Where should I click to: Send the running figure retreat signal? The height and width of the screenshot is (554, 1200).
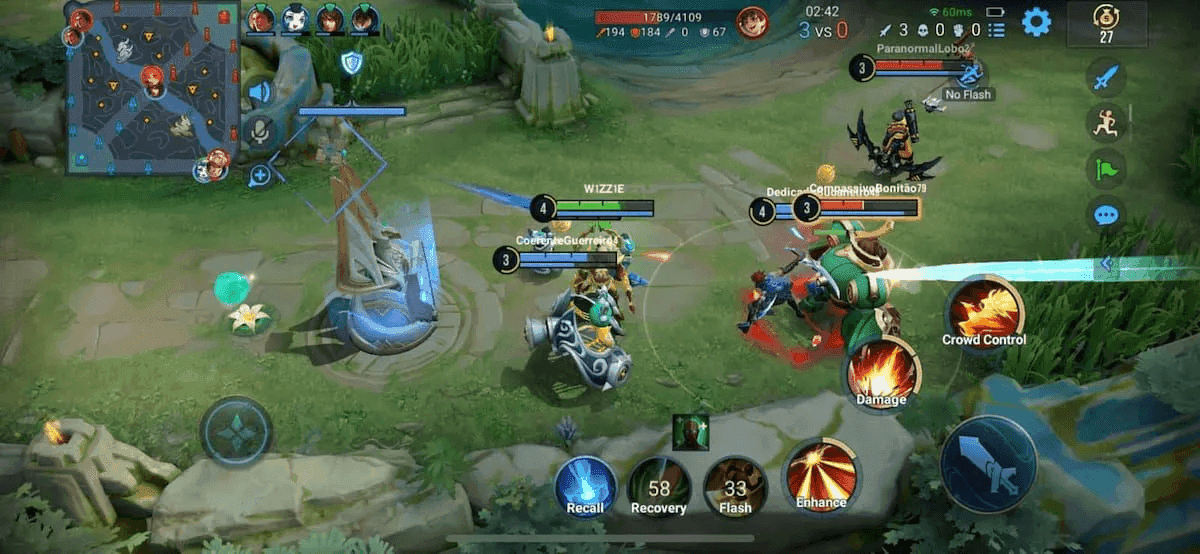(1106, 123)
